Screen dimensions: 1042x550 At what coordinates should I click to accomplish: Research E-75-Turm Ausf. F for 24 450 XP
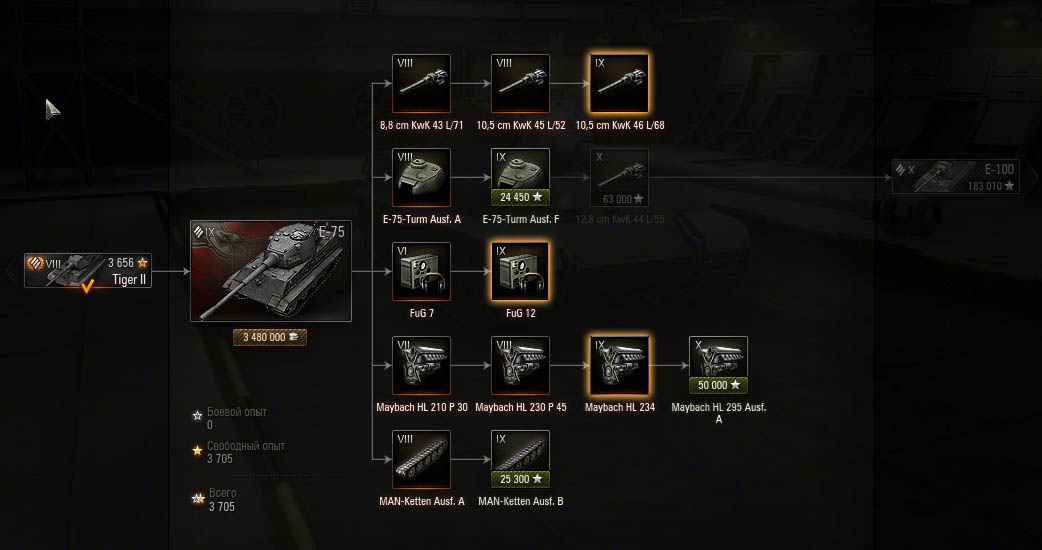pos(520,196)
